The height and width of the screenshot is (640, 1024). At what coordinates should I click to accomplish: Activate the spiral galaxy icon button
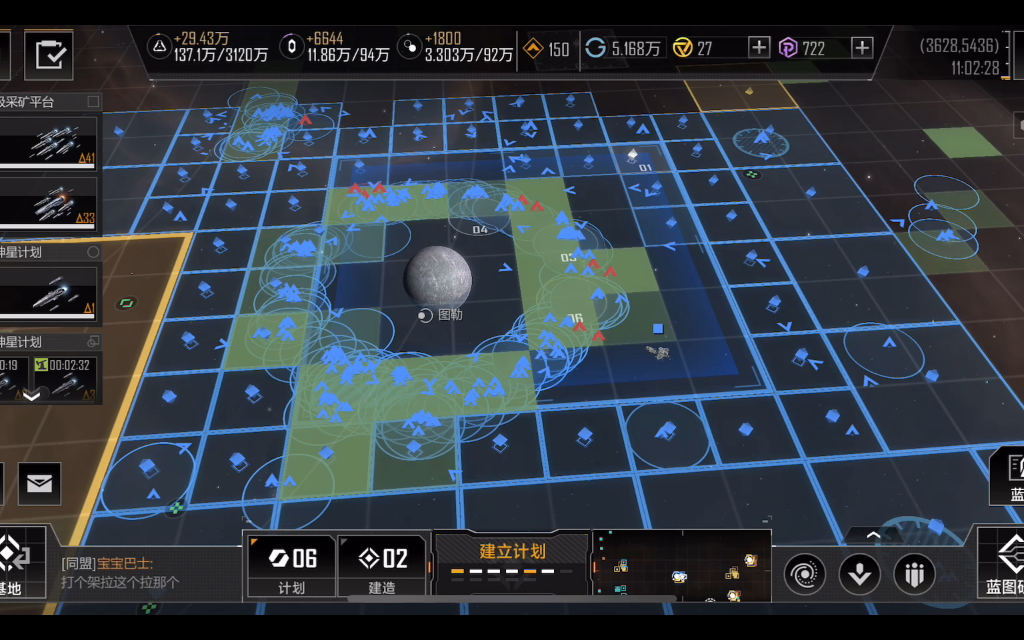point(805,574)
